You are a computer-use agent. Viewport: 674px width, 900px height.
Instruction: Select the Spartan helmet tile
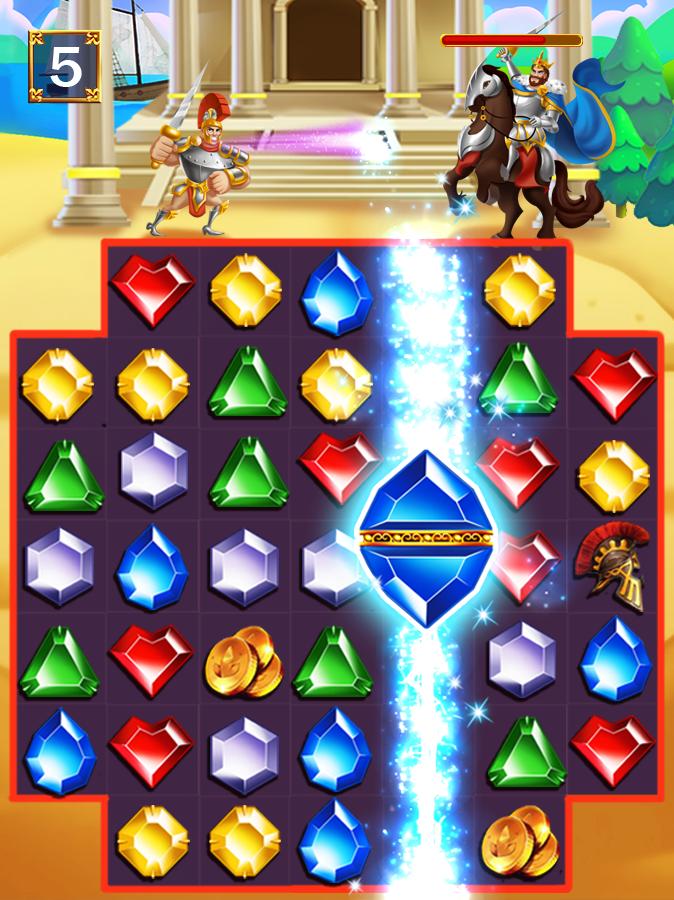coord(612,566)
